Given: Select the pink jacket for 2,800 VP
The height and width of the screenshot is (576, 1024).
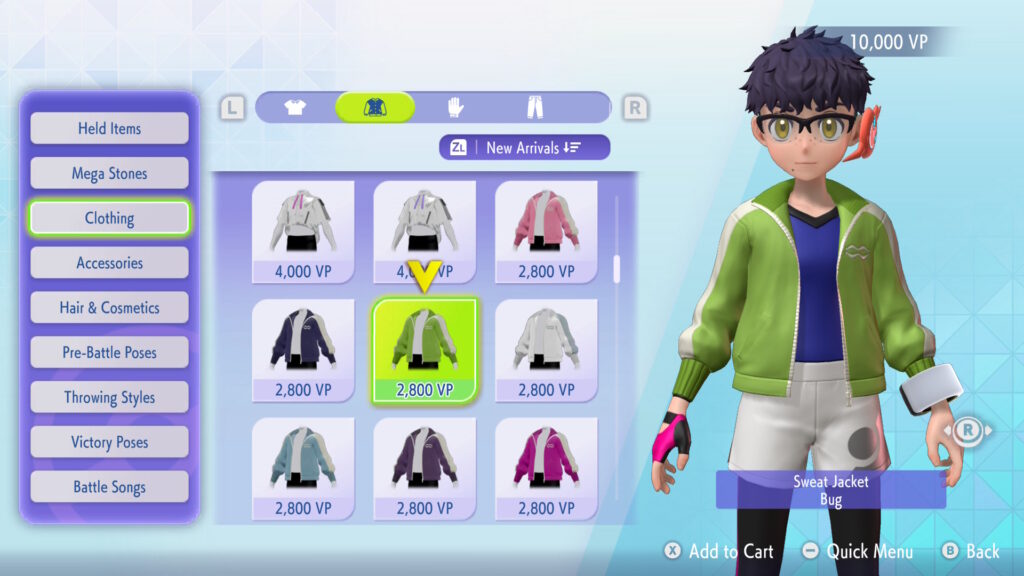Looking at the screenshot, I should [546, 232].
